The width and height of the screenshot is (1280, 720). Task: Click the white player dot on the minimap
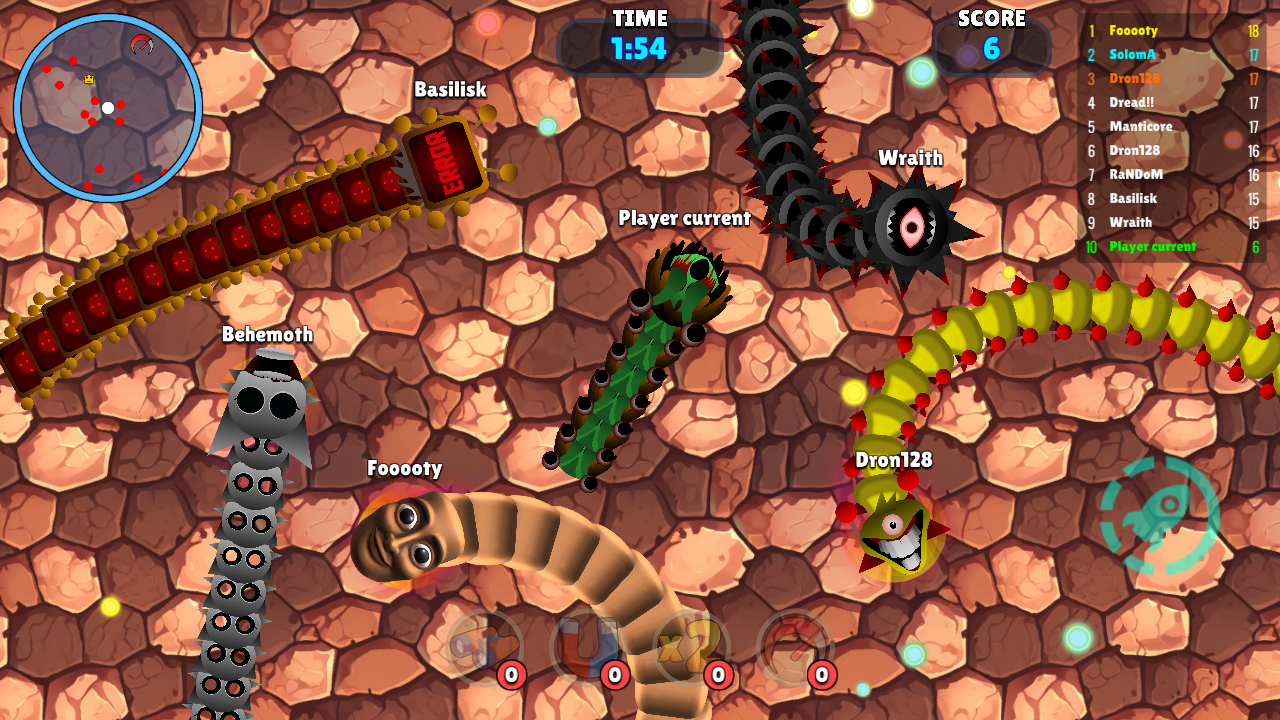[x=108, y=109]
